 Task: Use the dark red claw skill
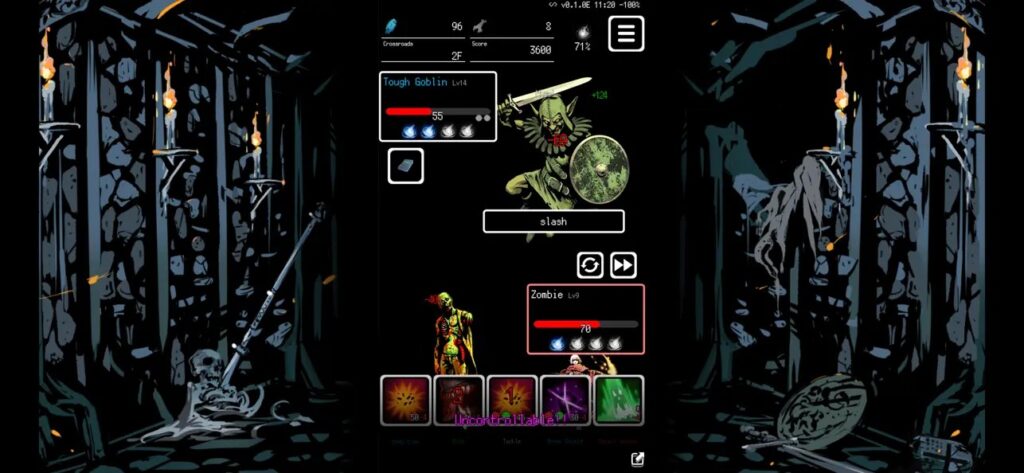coord(459,400)
